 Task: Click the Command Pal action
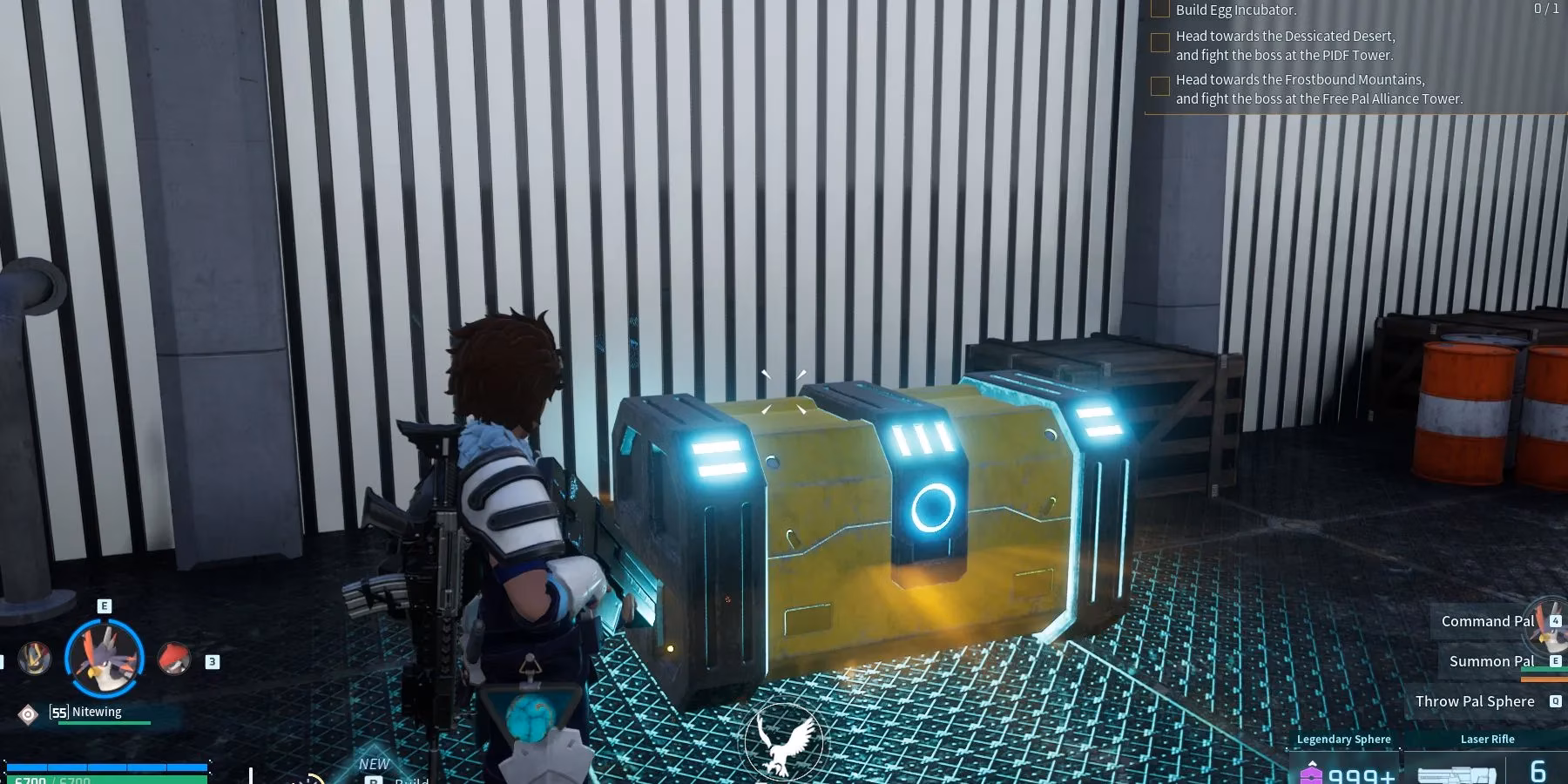point(1487,621)
